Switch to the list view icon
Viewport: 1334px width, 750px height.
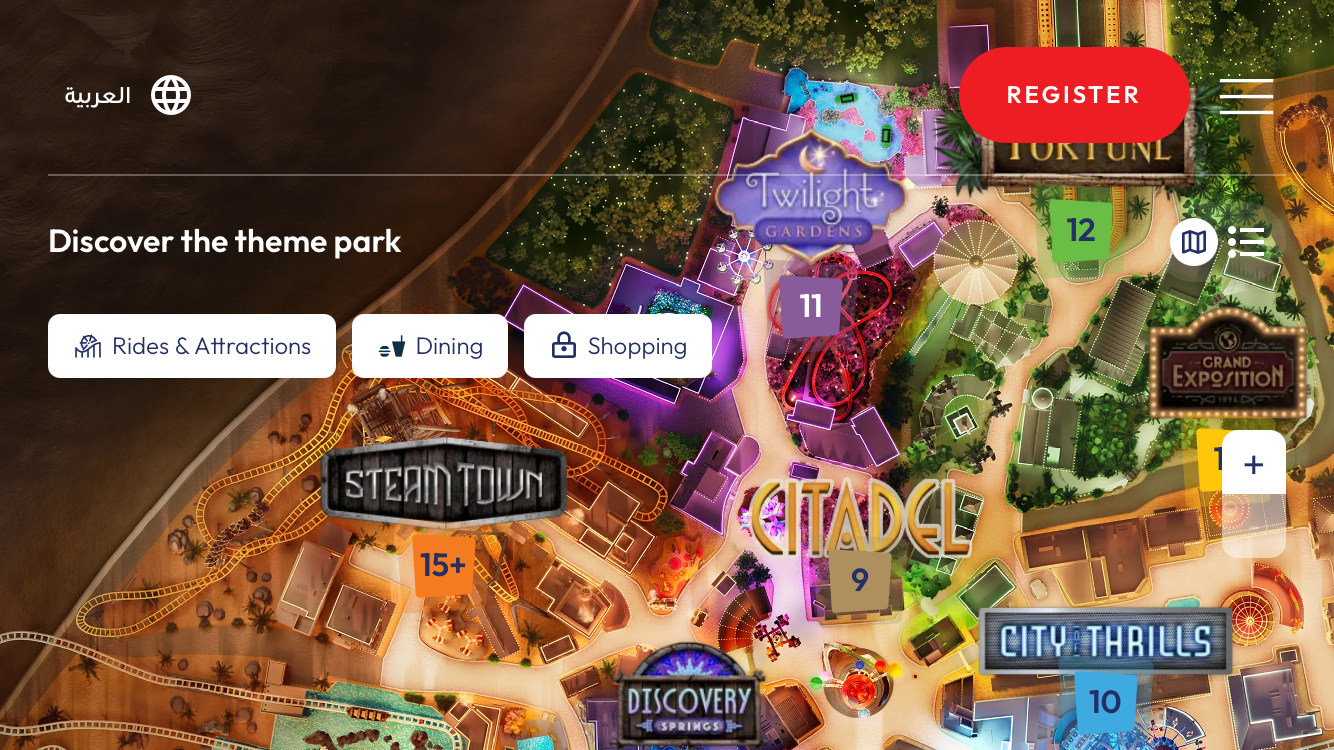[1247, 241]
